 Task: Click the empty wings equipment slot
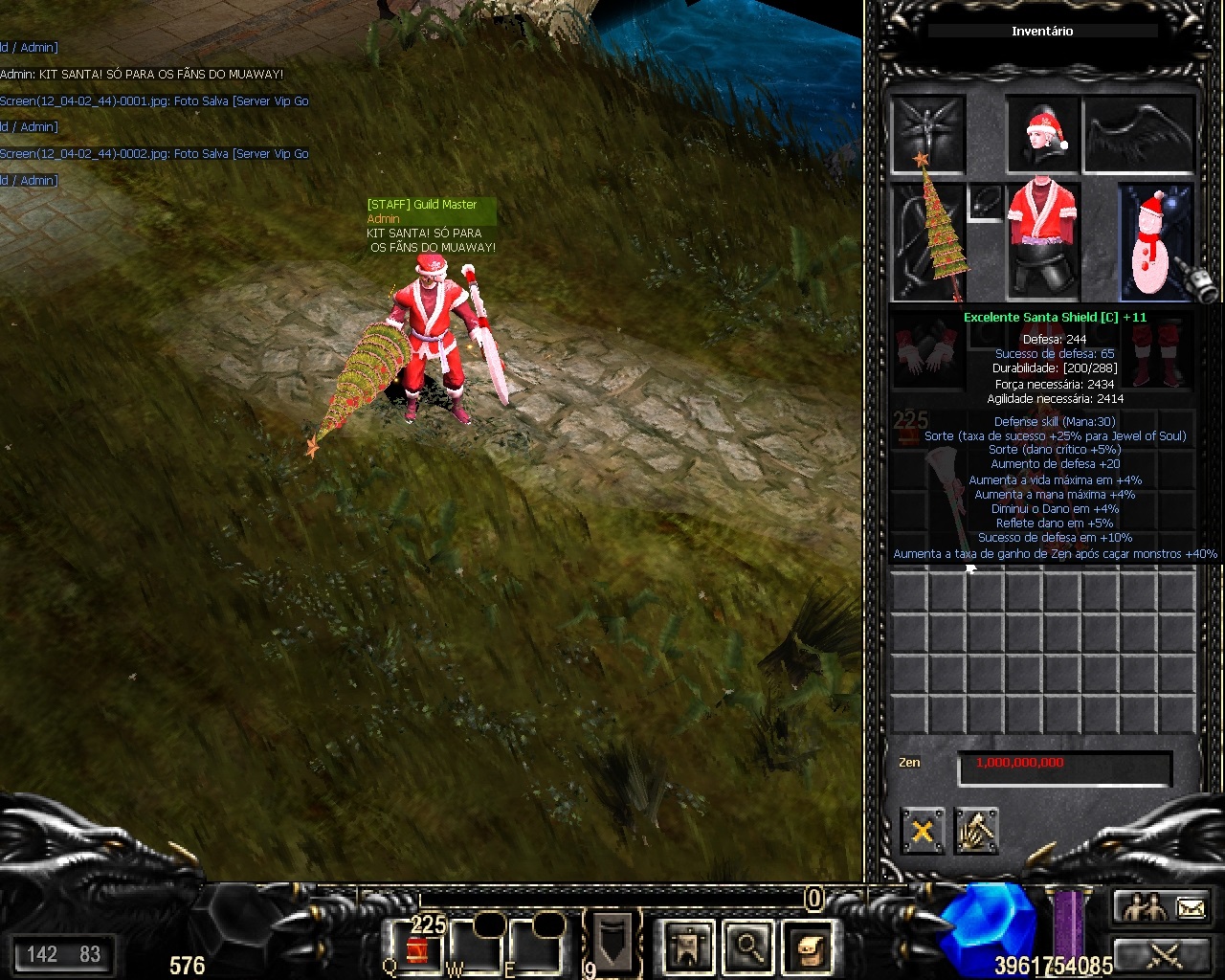click(x=1139, y=134)
